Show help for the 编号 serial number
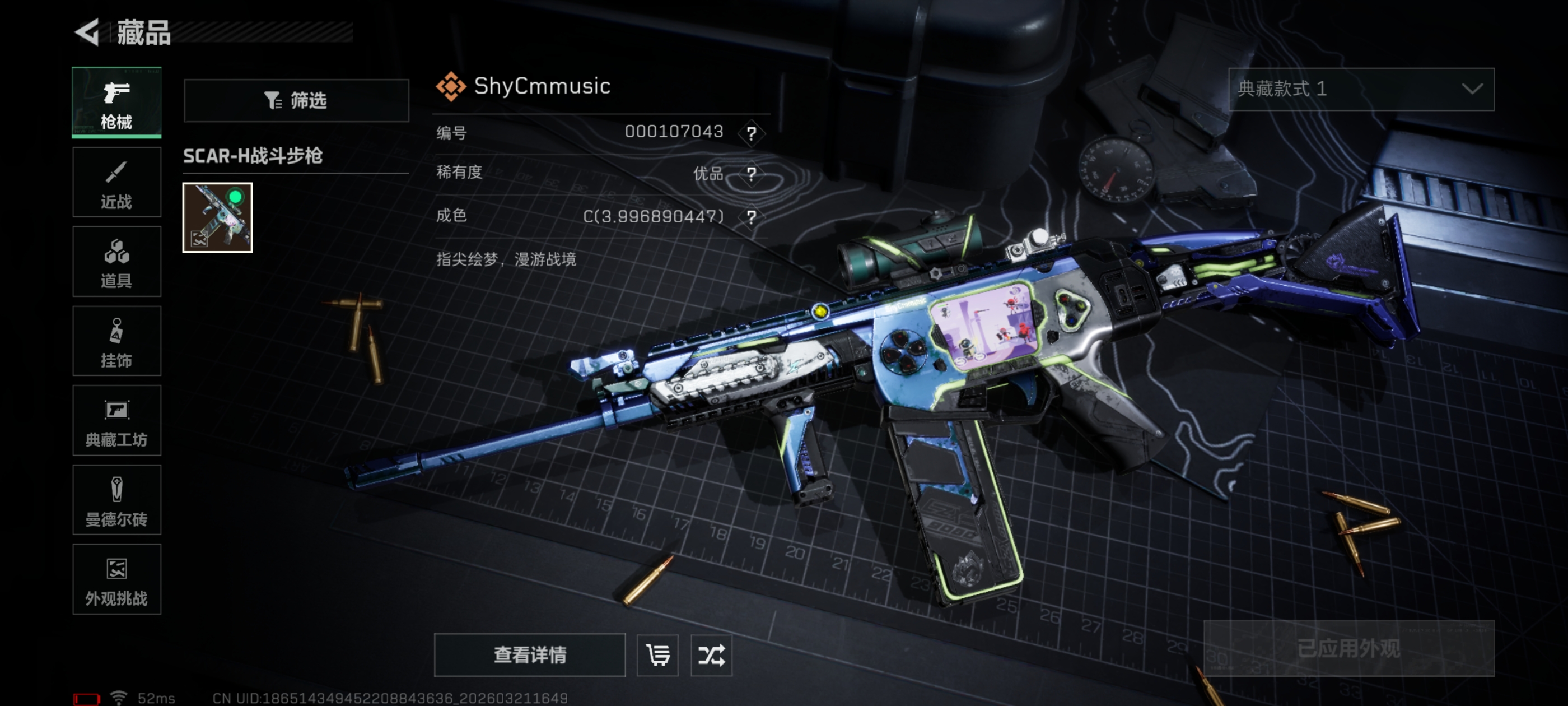This screenshot has height=706, width=1568. (x=752, y=133)
